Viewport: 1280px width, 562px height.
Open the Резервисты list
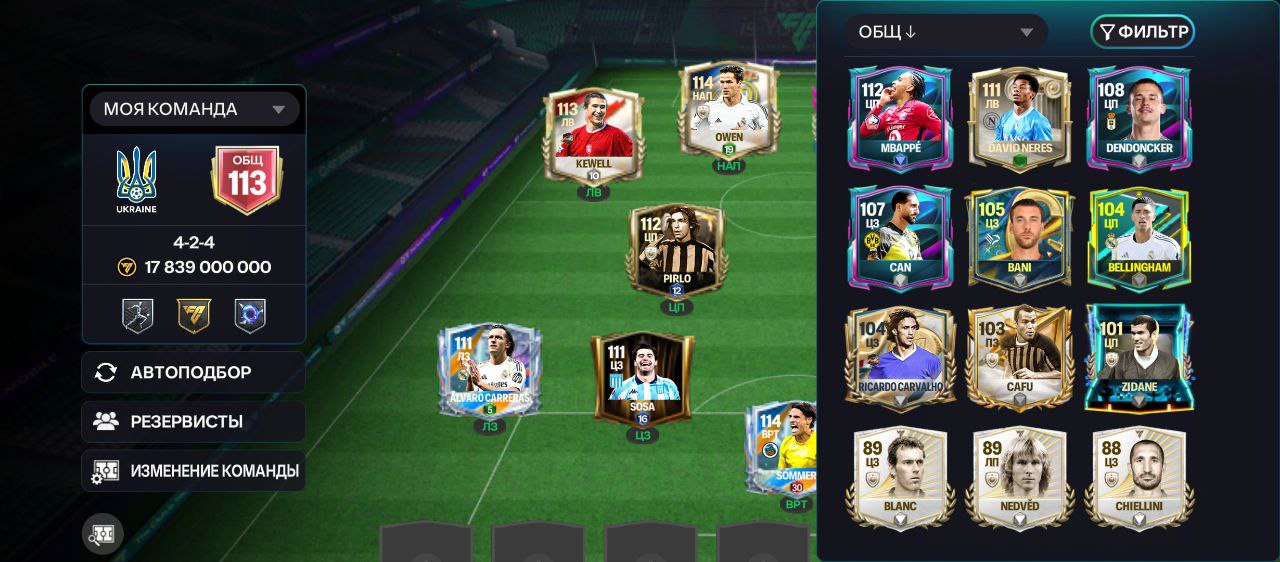pyautogui.click(x=194, y=421)
